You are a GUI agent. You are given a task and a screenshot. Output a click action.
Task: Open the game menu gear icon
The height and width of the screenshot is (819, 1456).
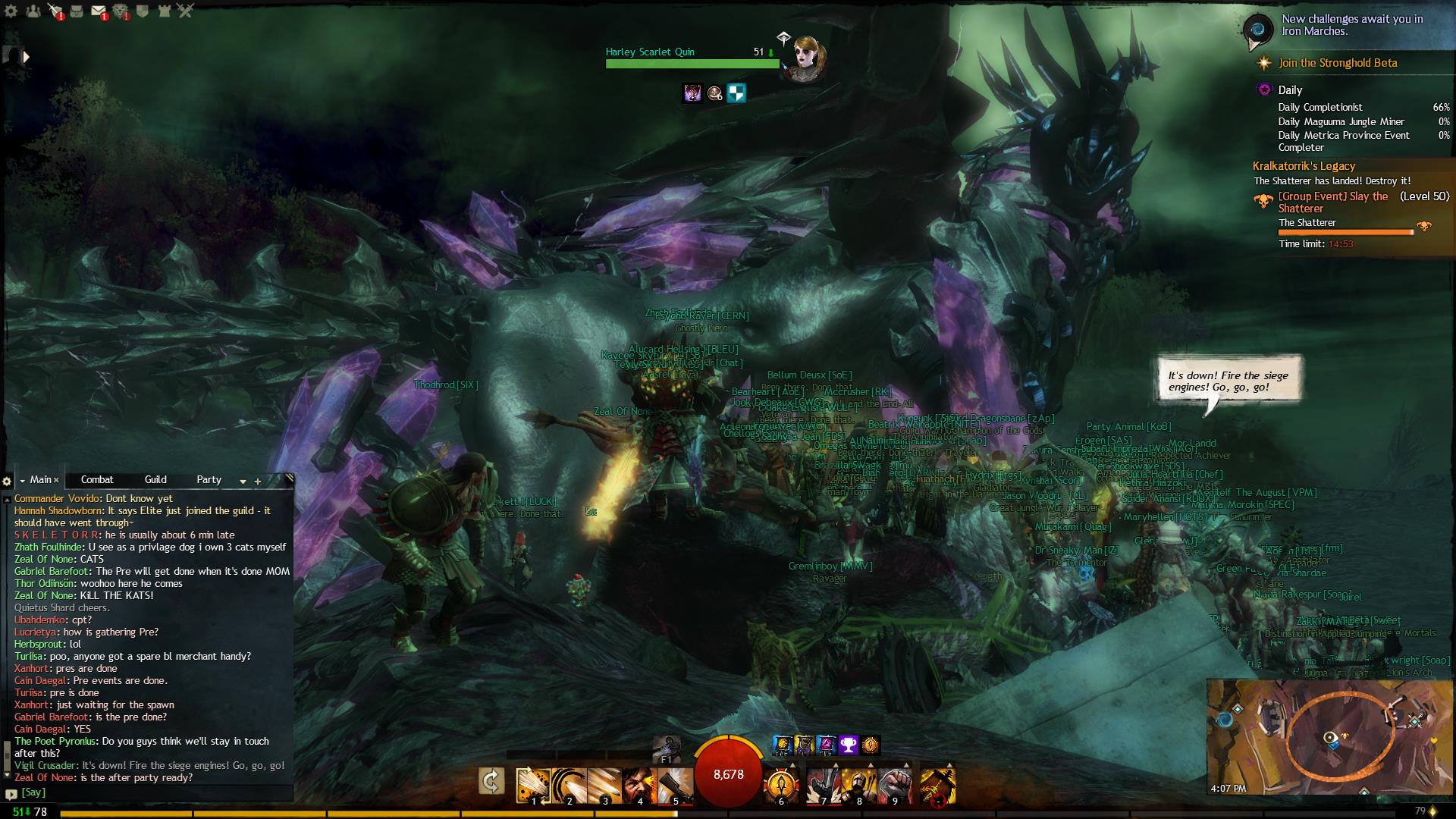pos(11,11)
